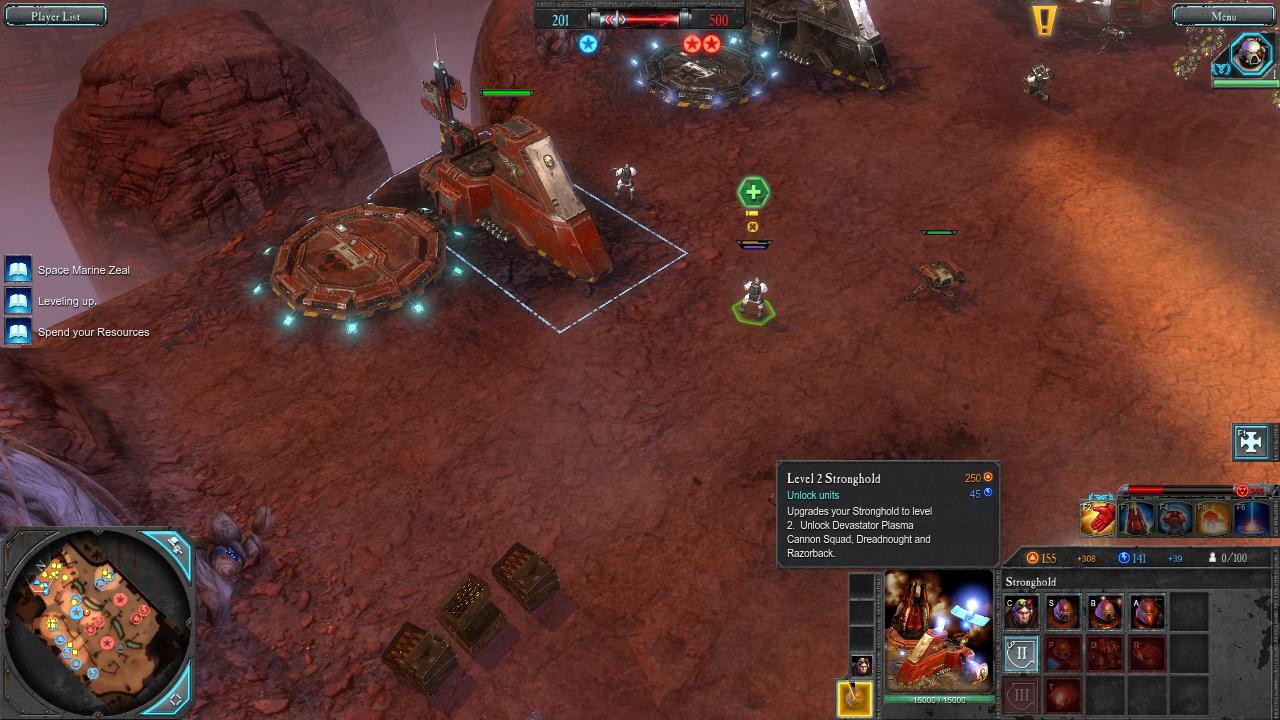This screenshot has width=1280, height=720.
Task: Open the game Menu
Action: [1223, 16]
